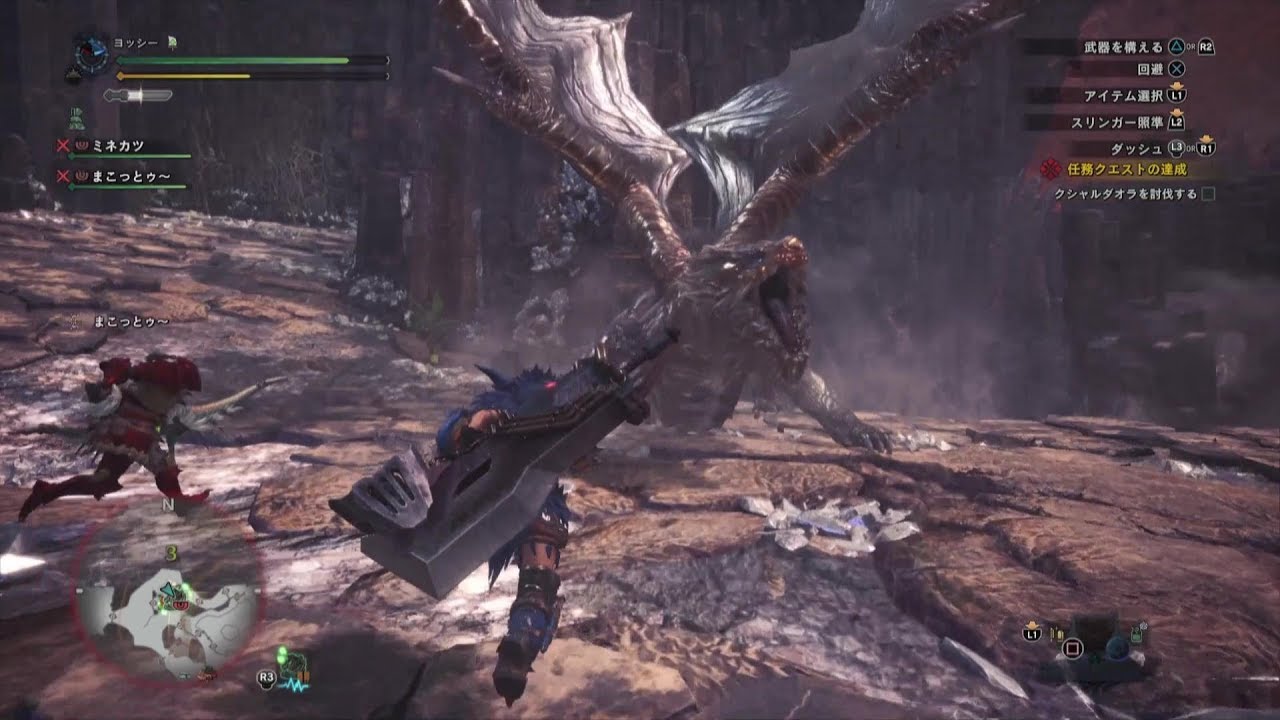Toggle the crossed-out ✕ marker next to まこっとゥ〜

(x=63, y=176)
